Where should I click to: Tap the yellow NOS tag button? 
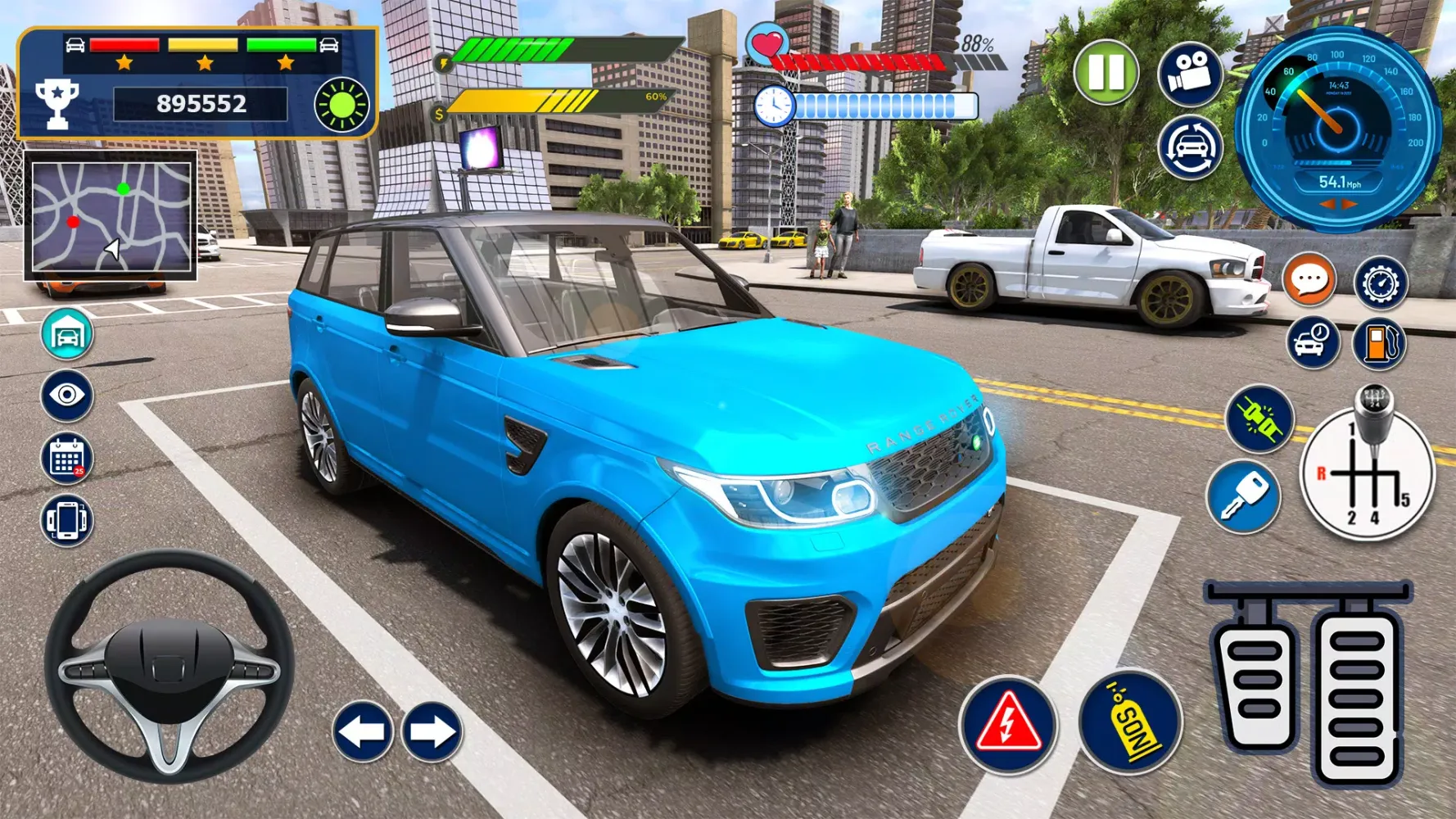1131,722
